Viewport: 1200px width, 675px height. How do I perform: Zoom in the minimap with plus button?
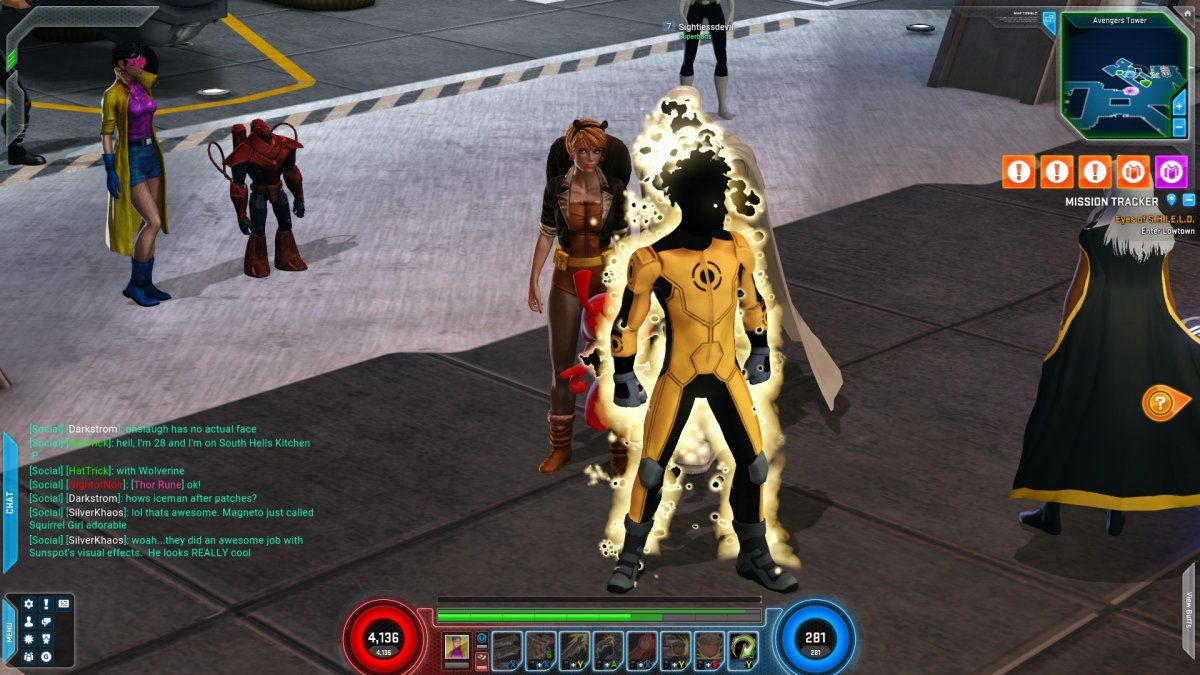tap(1180, 104)
